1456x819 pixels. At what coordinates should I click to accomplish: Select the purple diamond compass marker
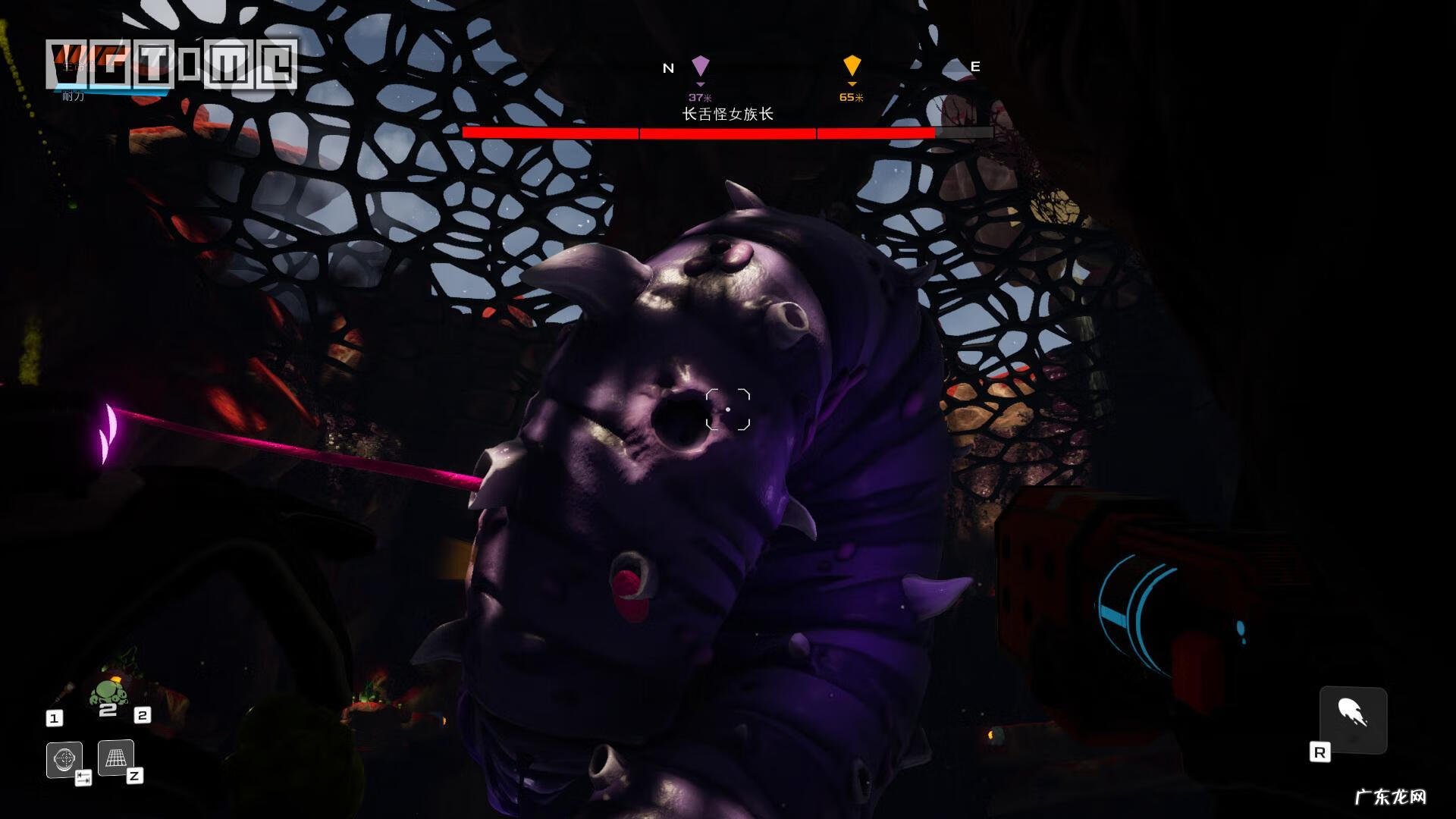[x=700, y=67]
